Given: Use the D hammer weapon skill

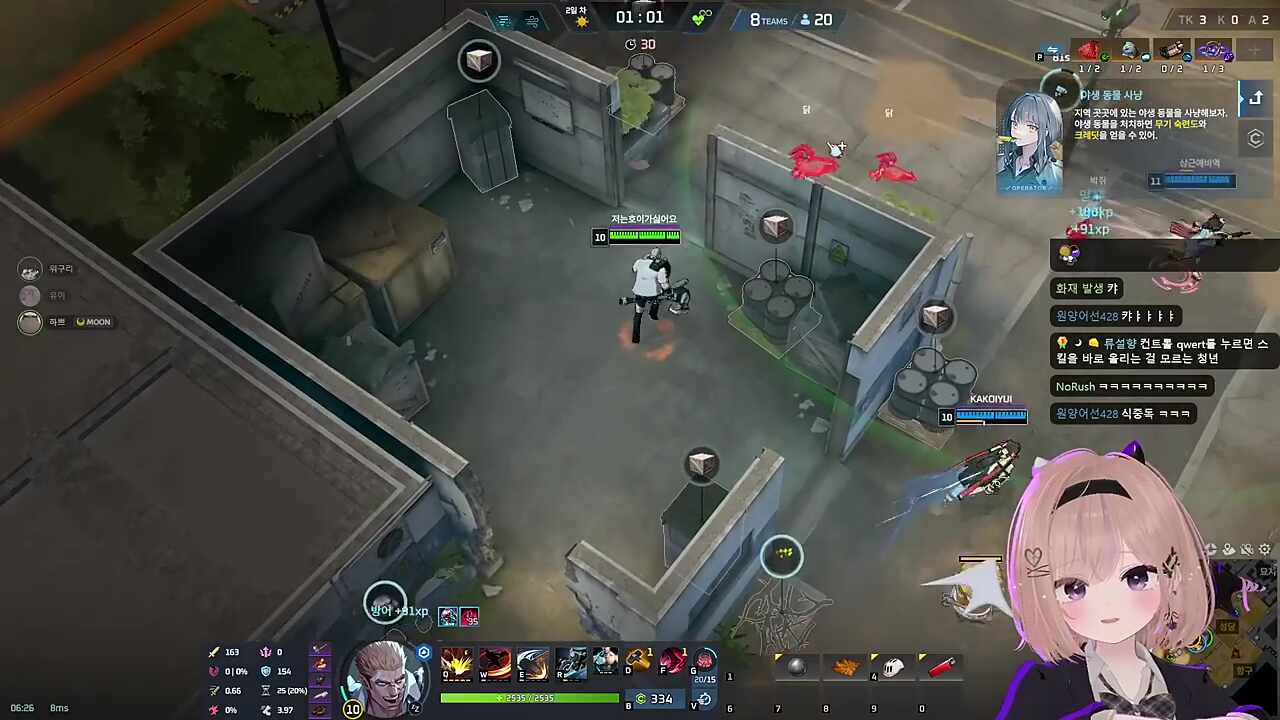Looking at the screenshot, I should pyautogui.click(x=638, y=661).
